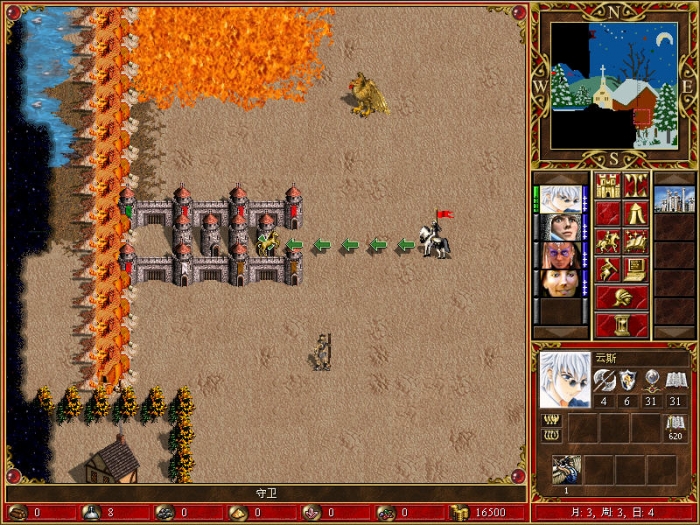The height and width of the screenshot is (525, 700).
Task: Select the fourth hero with the smiling face
Action: coord(560,283)
